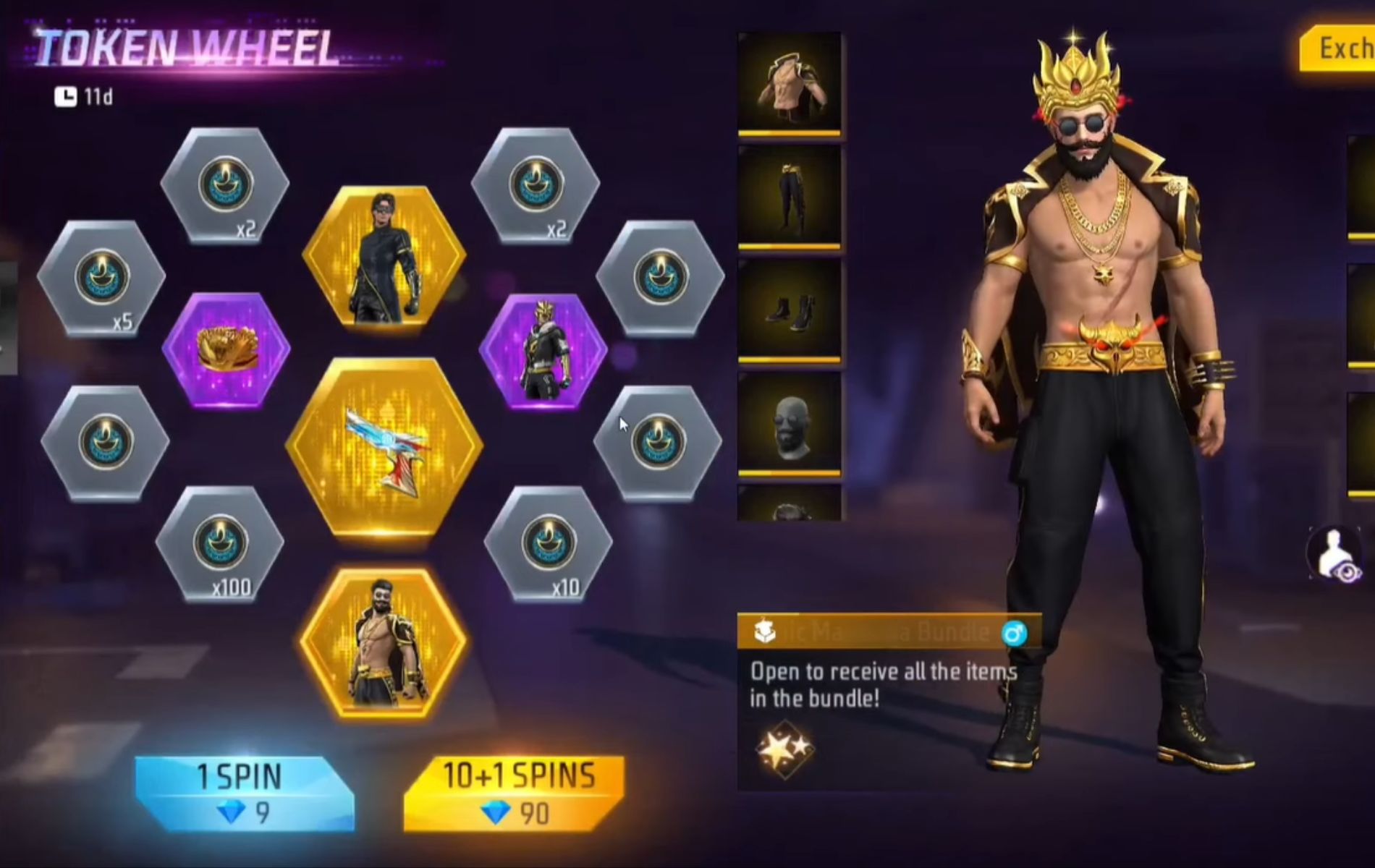
Task: Preview the black boots thumbnail
Action: click(790, 311)
